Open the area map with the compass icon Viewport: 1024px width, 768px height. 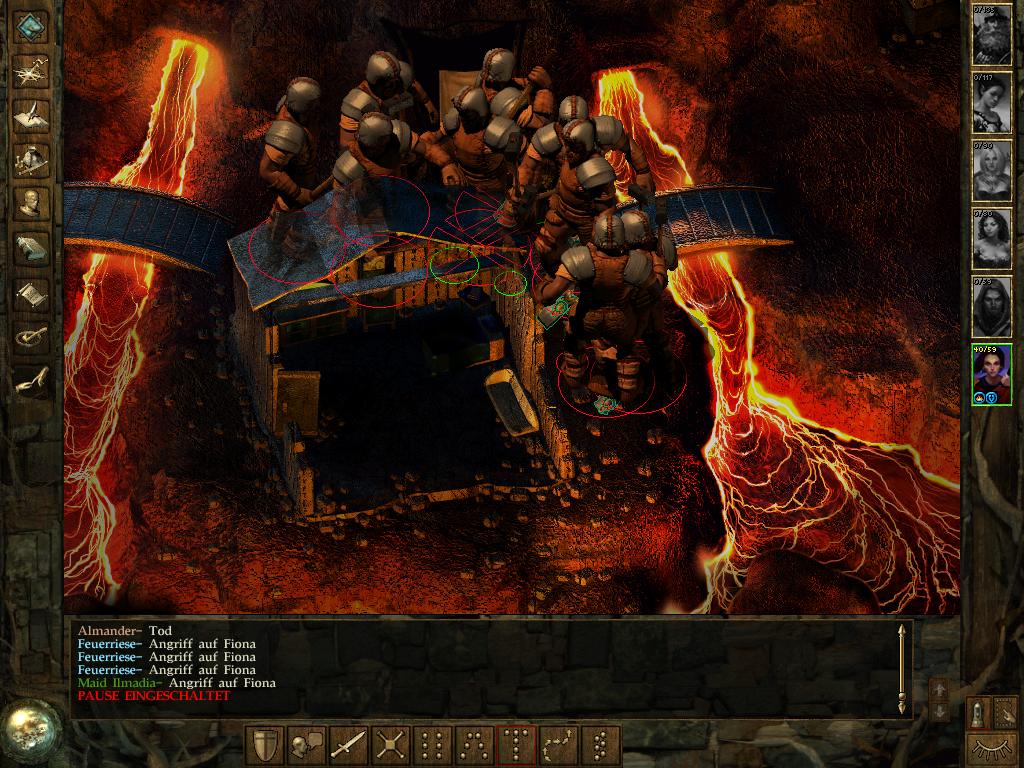tap(32, 69)
